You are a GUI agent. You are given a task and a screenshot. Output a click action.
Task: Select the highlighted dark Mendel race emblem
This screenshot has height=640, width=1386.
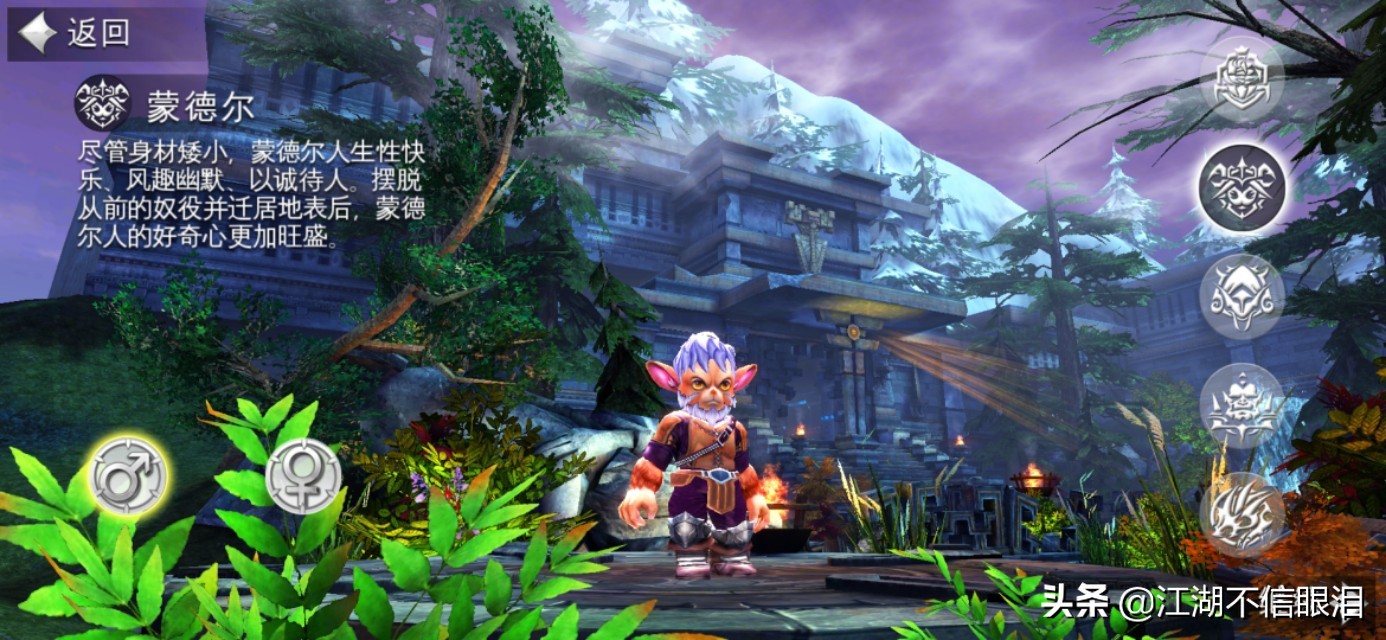coord(1242,187)
